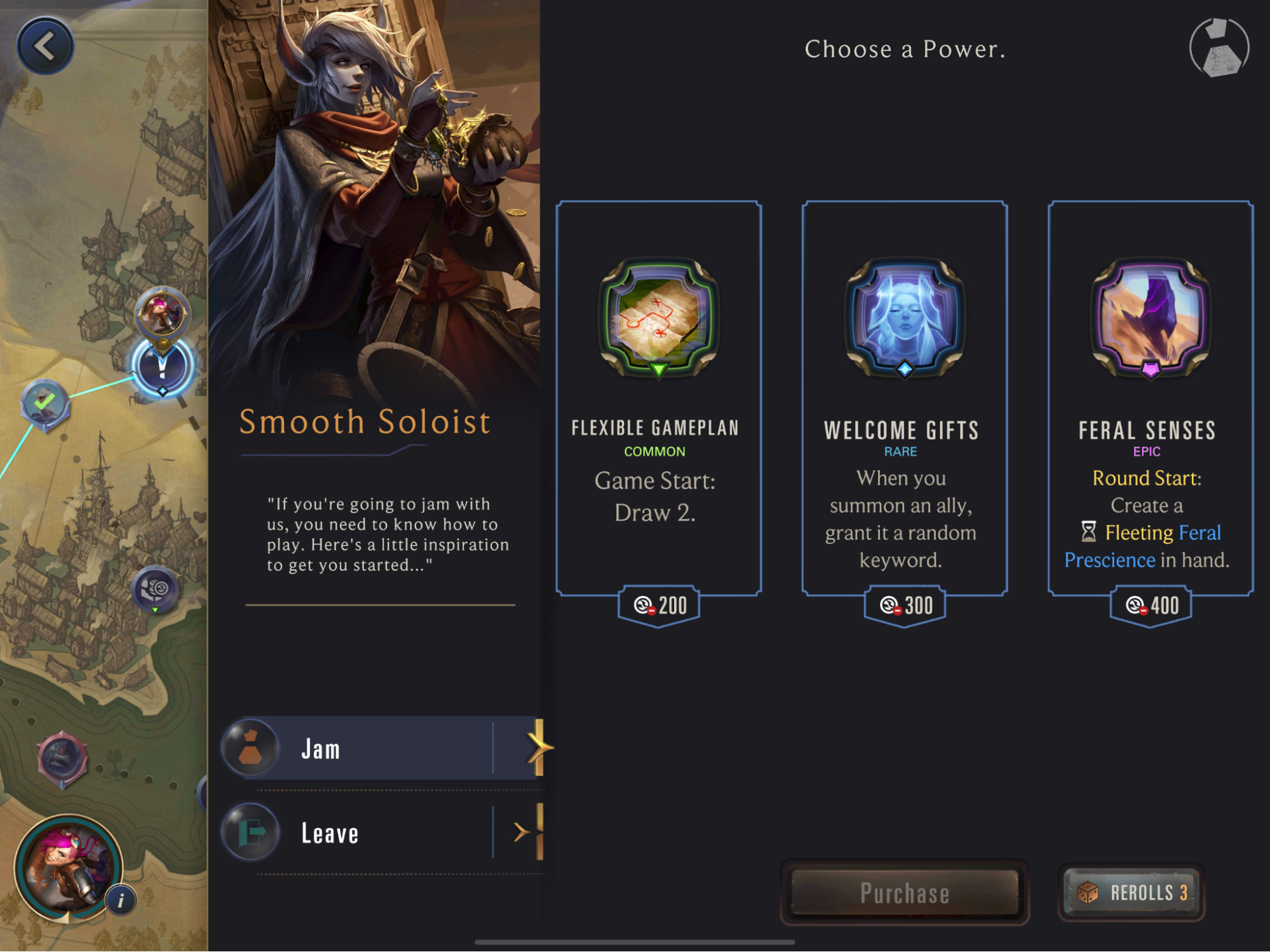Use the Rerolls dice button
Viewport: 1270px width, 952px height.
click(1132, 892)
